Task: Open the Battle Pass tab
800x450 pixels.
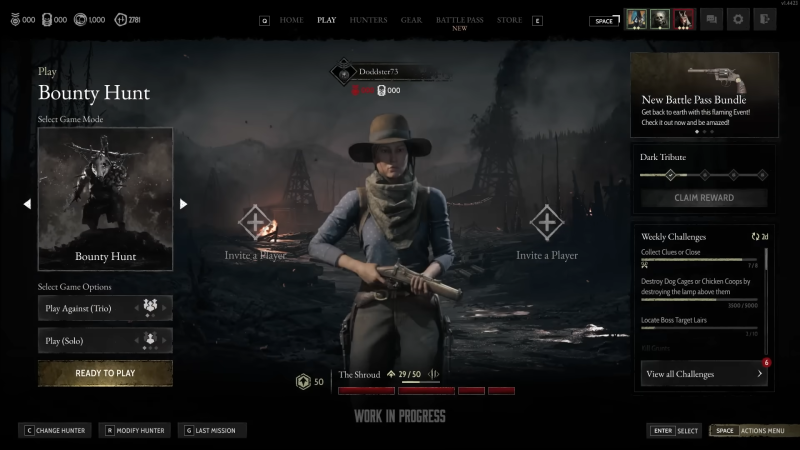Action: click(459, 20)
